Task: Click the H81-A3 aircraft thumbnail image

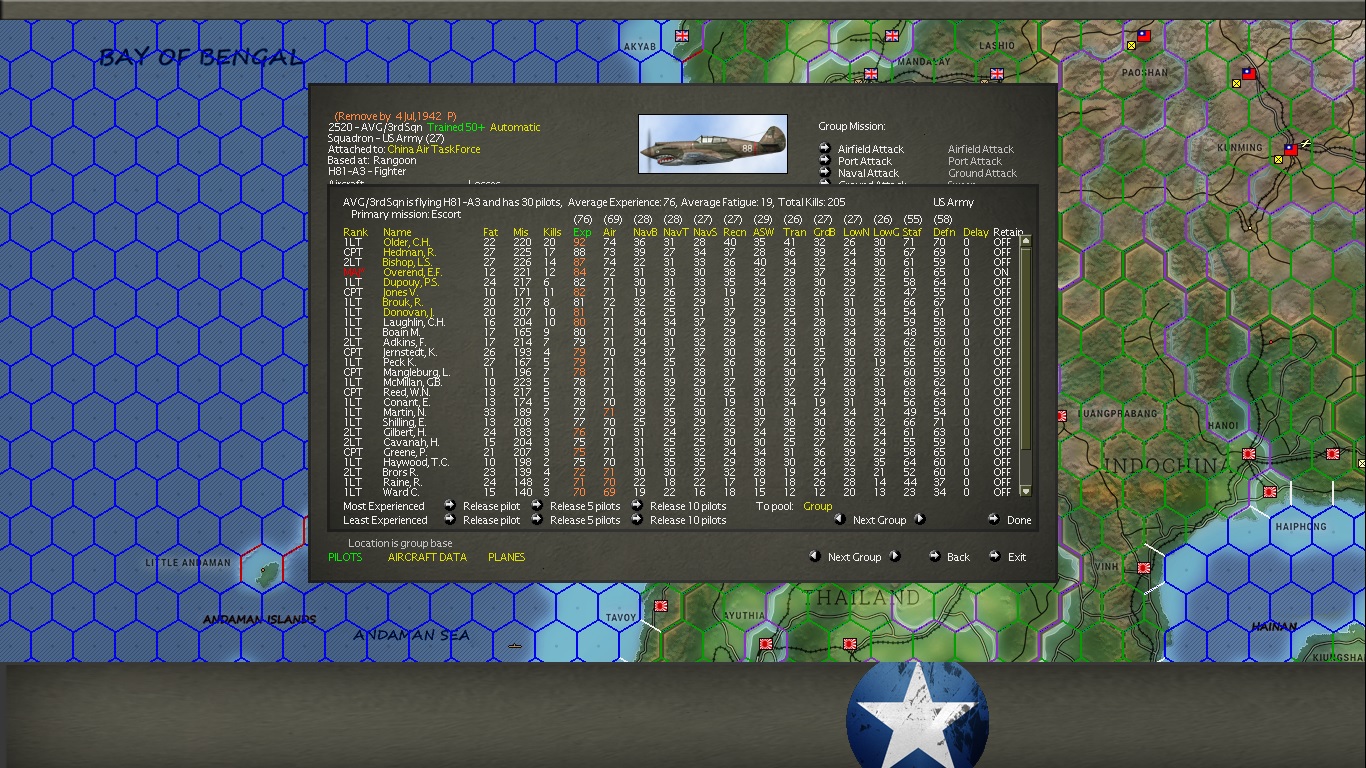Action: 712,143
